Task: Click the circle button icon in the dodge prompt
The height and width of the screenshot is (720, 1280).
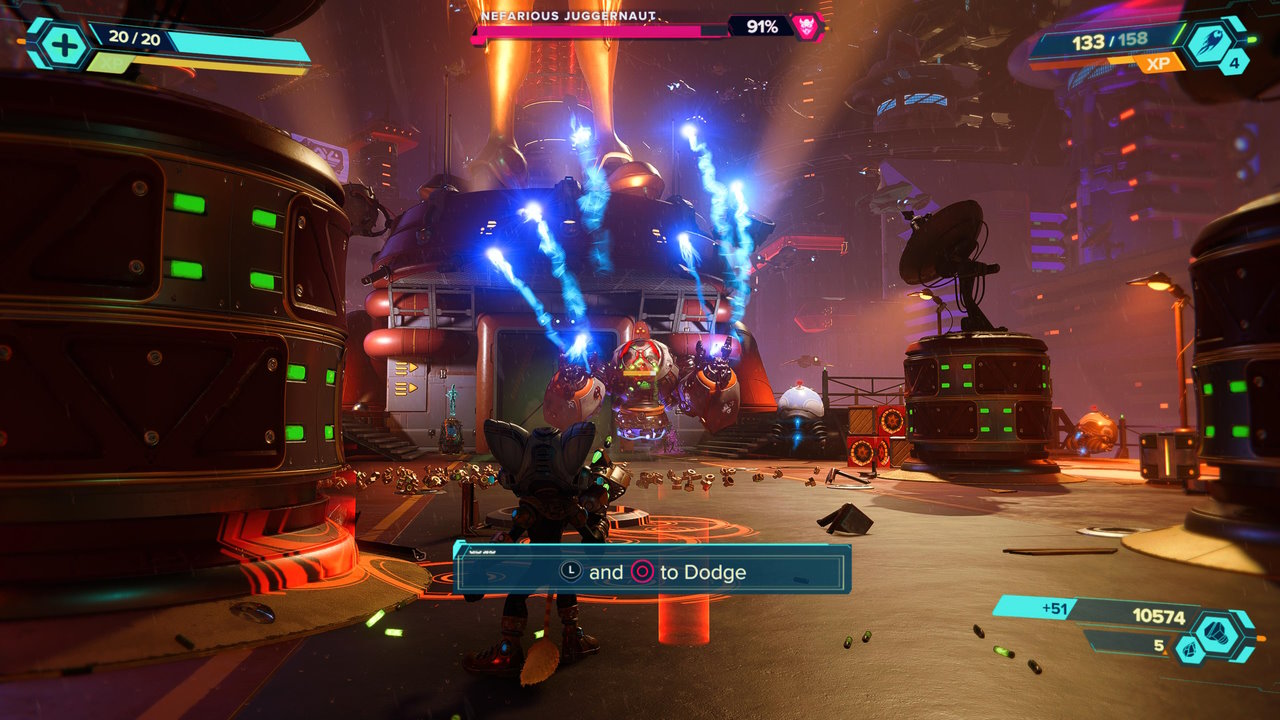Action: (x=642, y=571)
